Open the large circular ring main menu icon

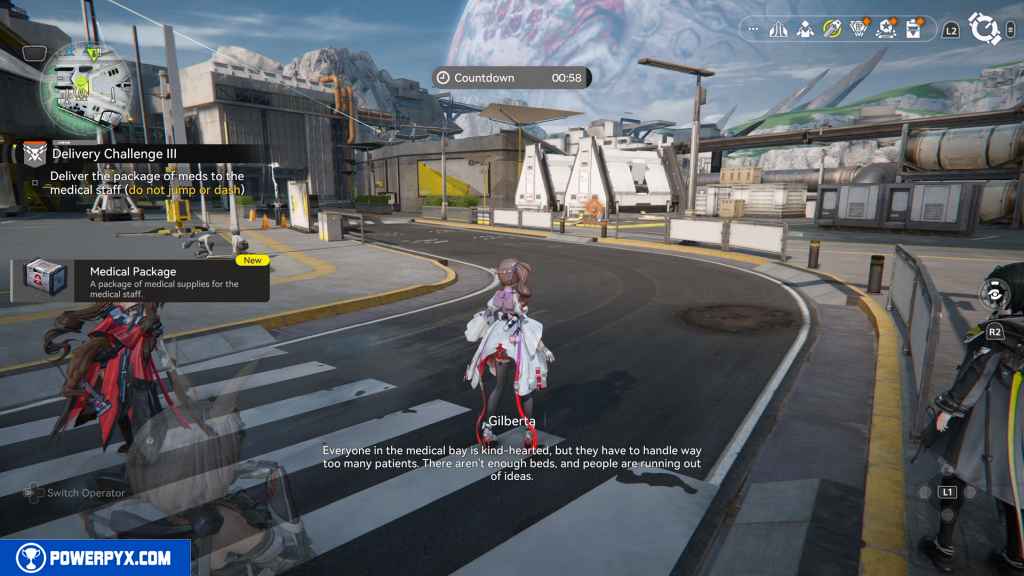[x=984, y=29]
